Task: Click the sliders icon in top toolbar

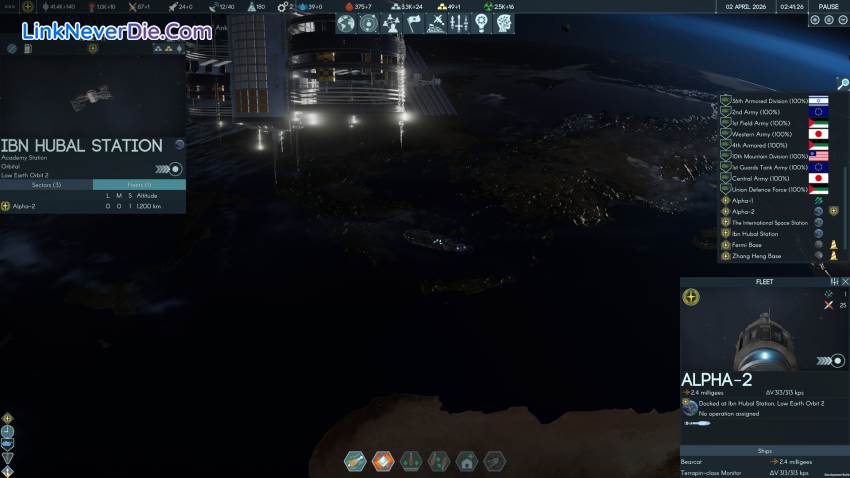Action: coord(460,22)
